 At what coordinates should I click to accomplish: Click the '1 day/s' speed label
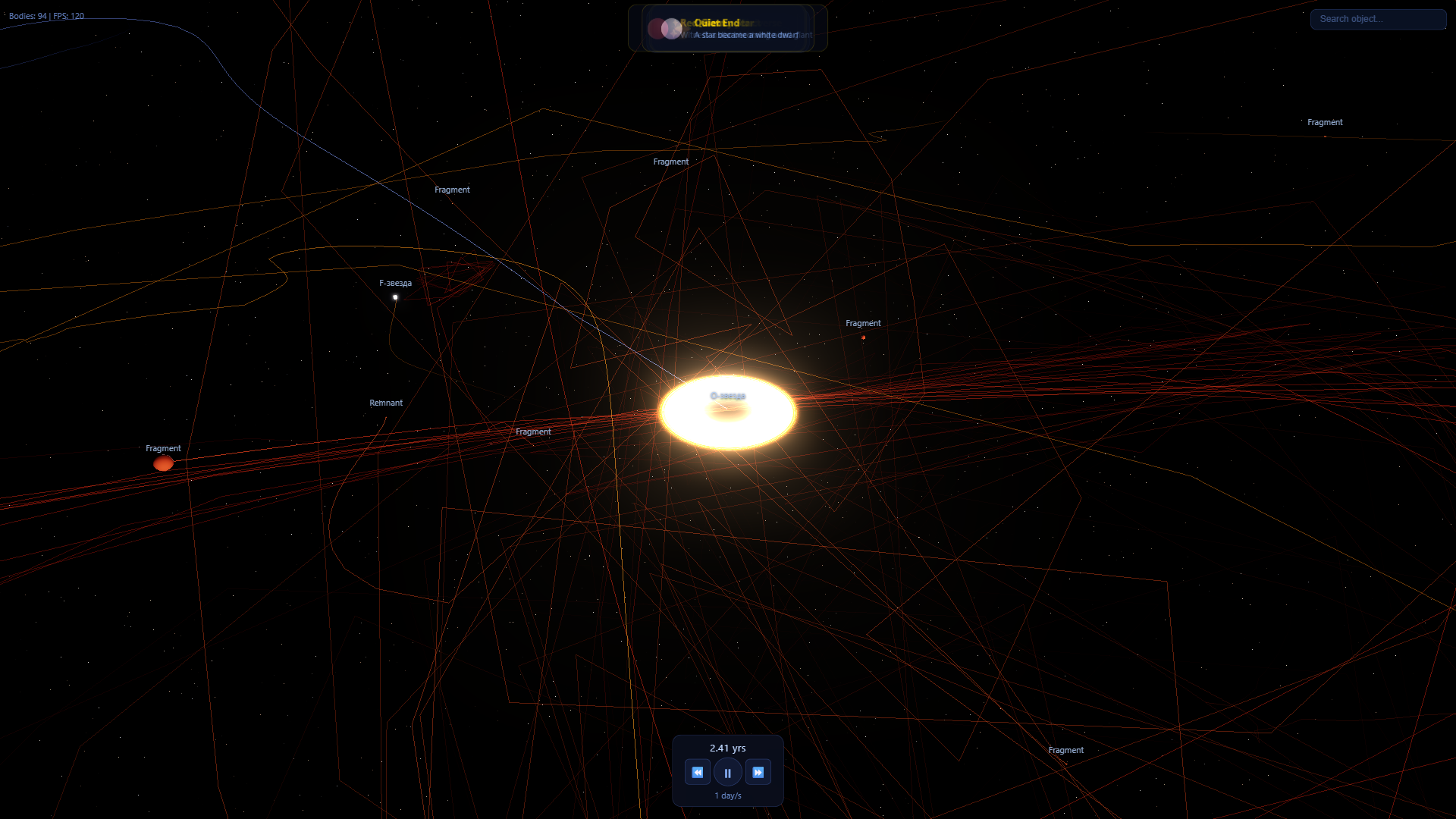(x=727, y=795)
